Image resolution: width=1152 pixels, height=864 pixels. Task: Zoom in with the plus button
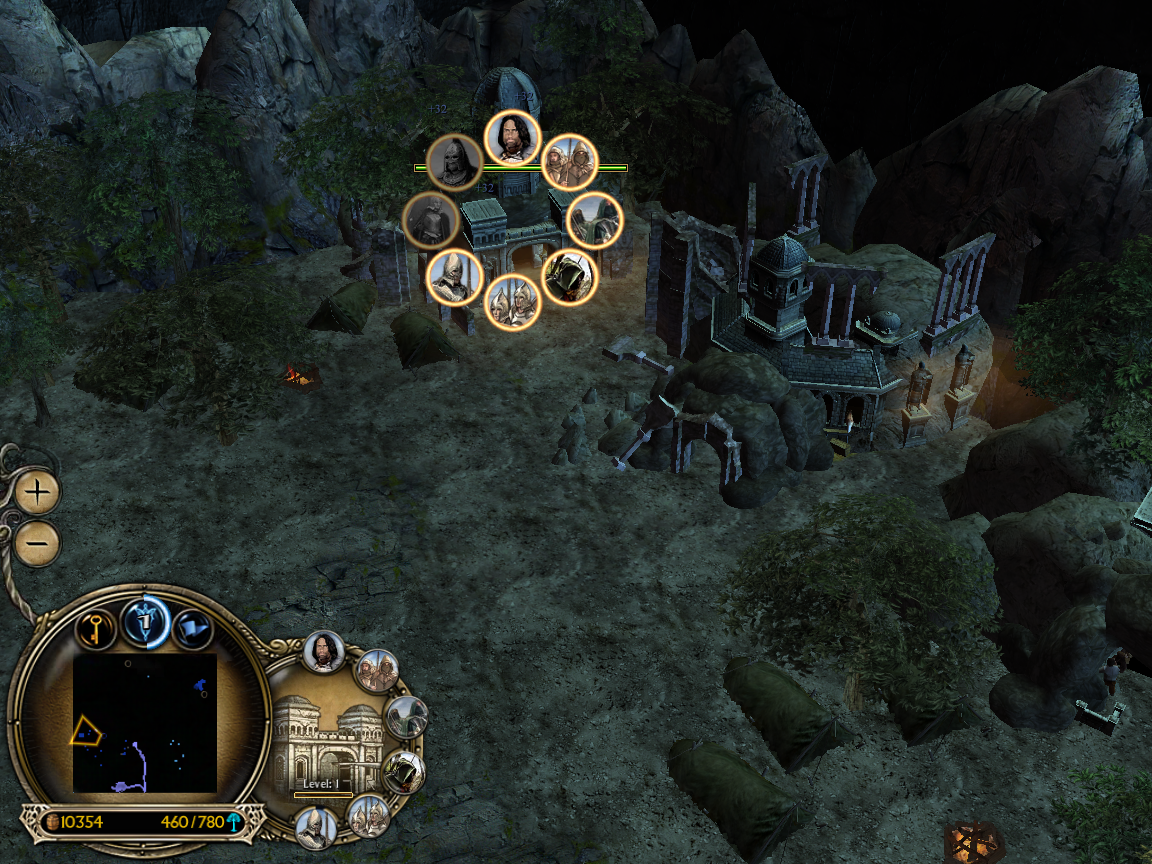click(38, 492)
